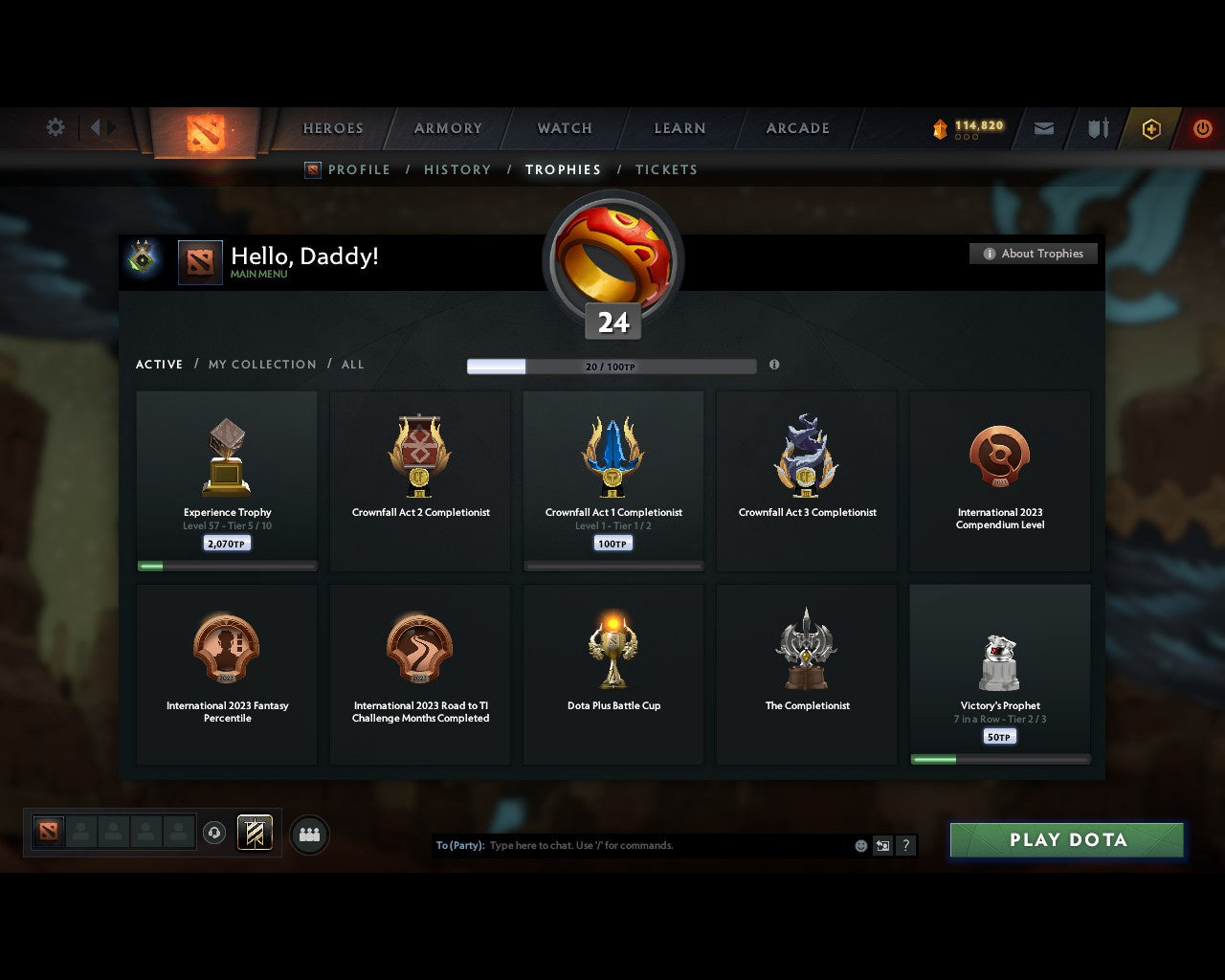Click the Dota Plus hexagon icon
1225x980 pixels.
coord(1150,128)
